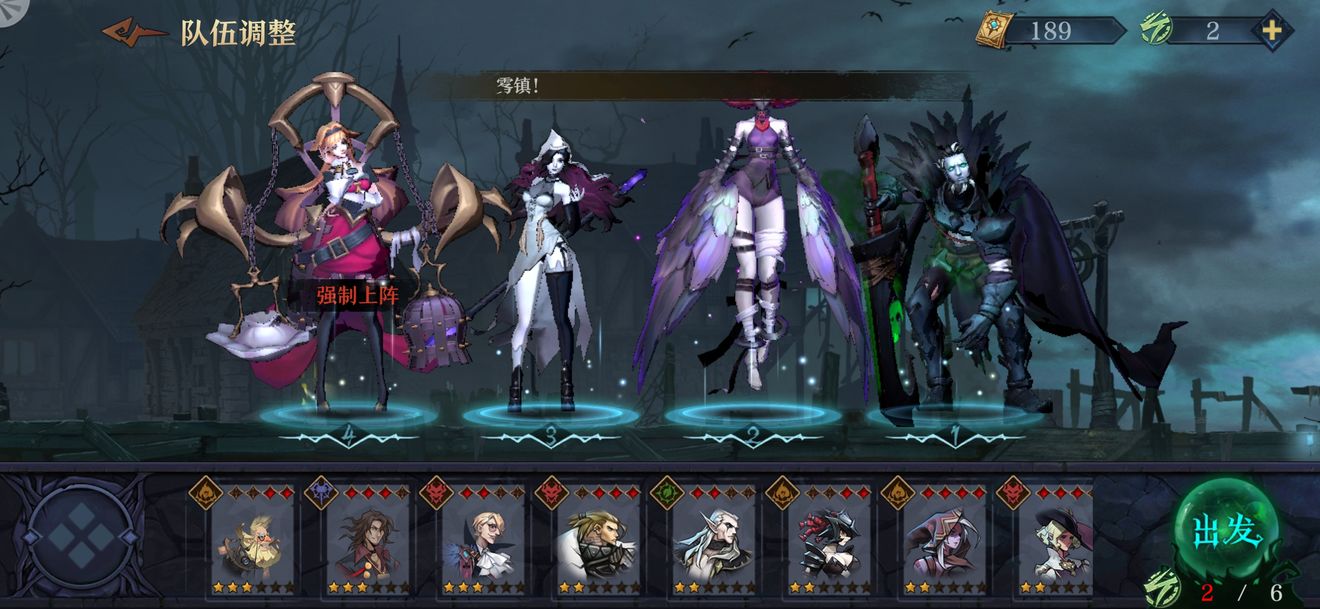Start the battle with 出发 button
Image resolution: width=1320 pixels, height=609 pixels.
[1226, 531]
